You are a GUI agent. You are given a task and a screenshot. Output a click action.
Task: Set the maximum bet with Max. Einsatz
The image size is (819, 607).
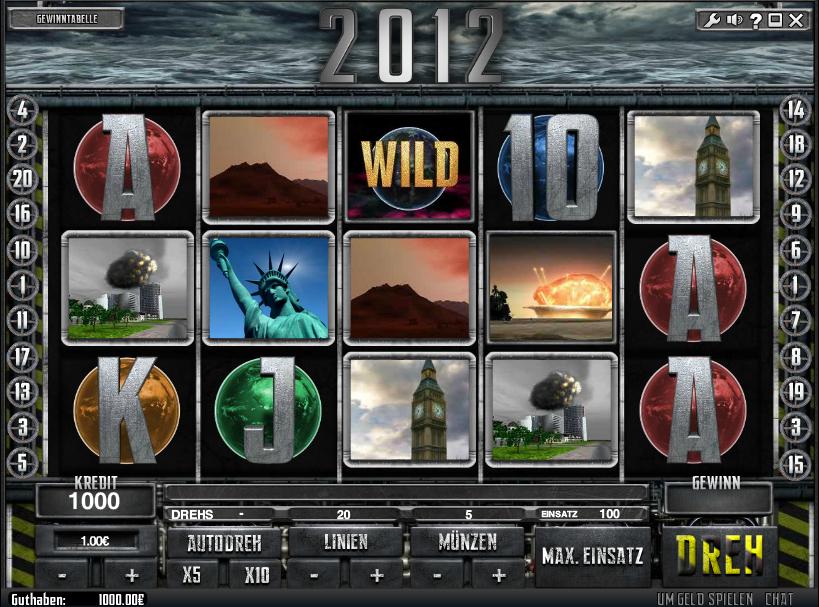point(593,555)
